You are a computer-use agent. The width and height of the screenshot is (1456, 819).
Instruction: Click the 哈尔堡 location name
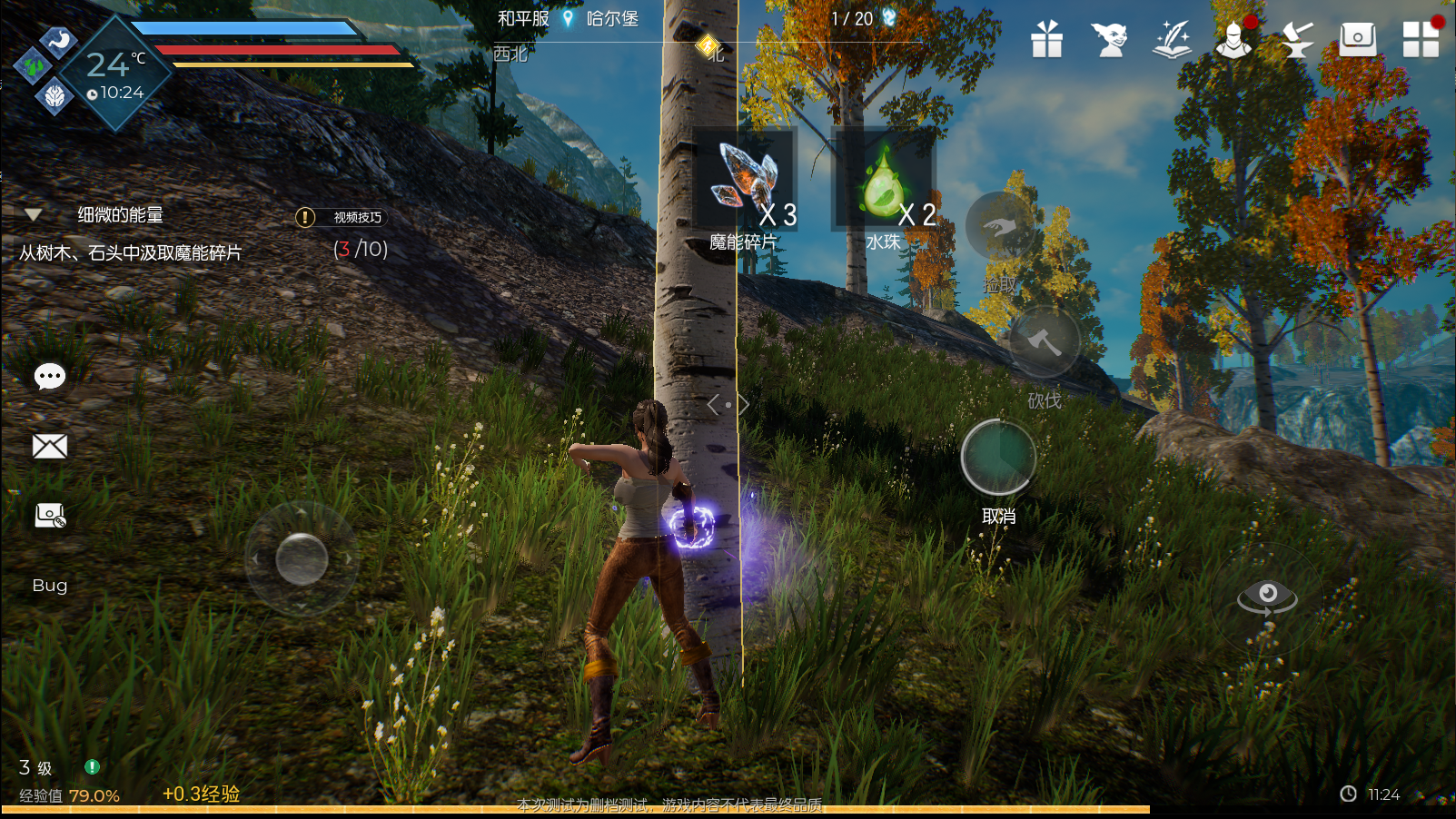(611, 19)
